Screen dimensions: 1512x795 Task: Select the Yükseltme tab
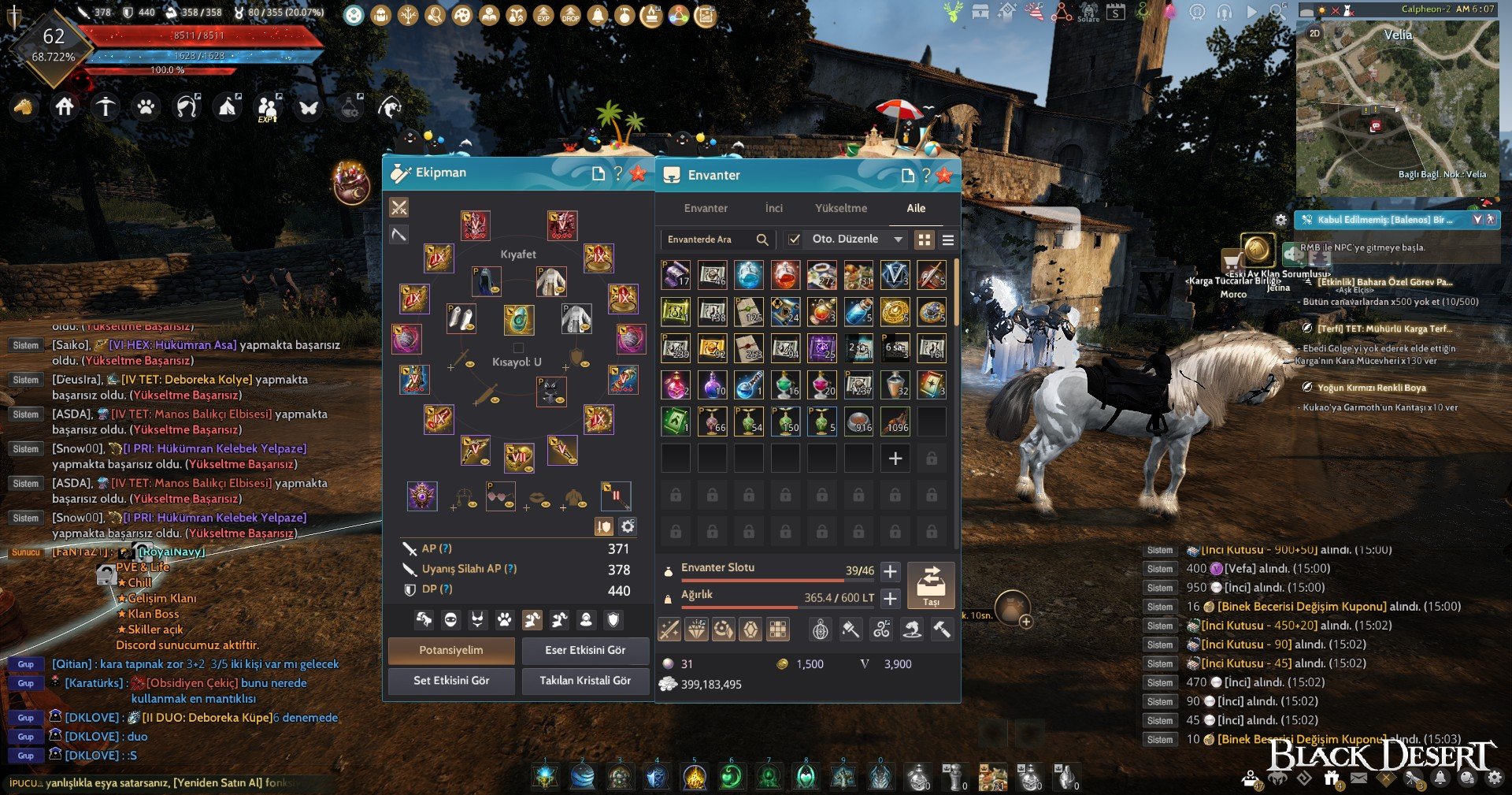pos(841,208)
